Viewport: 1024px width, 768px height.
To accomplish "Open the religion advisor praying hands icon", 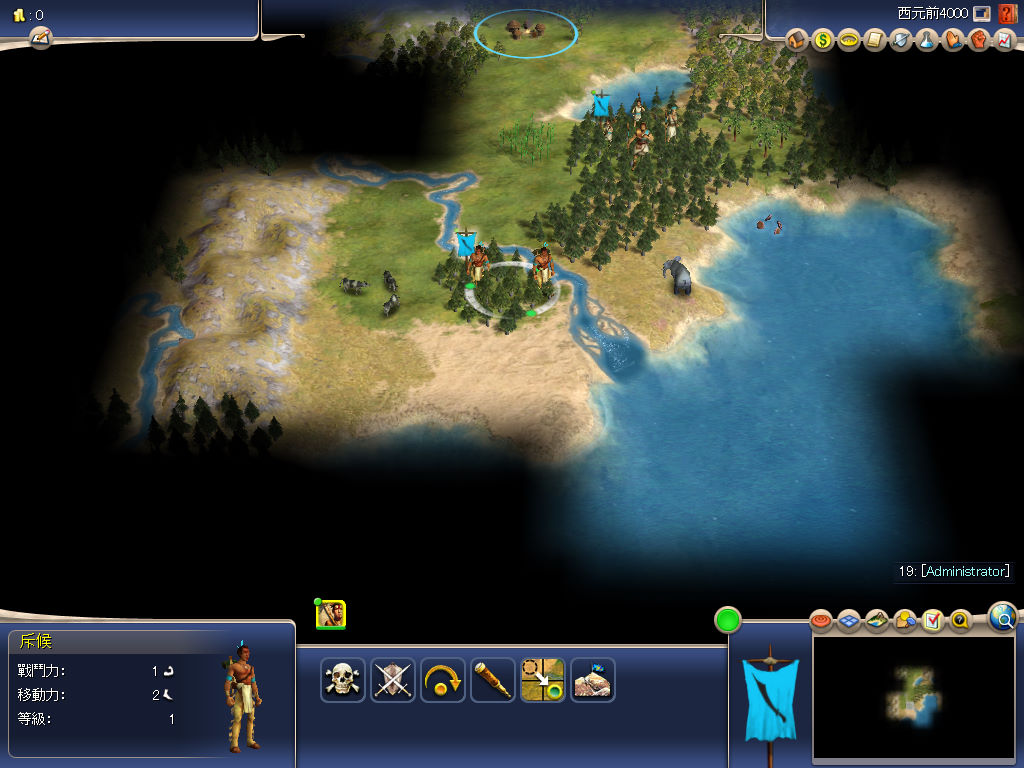I will tap(953, 41).
